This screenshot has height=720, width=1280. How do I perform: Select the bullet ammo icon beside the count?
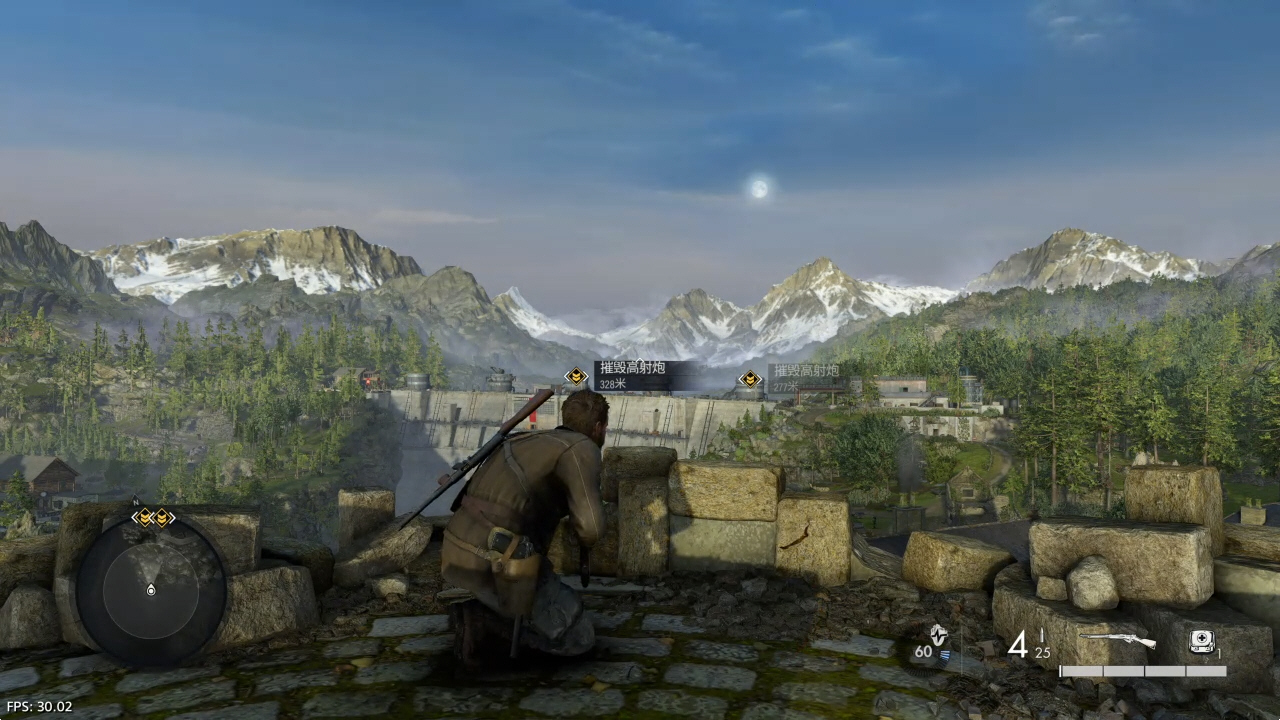pyautogui.click(x=1041, y=633)
